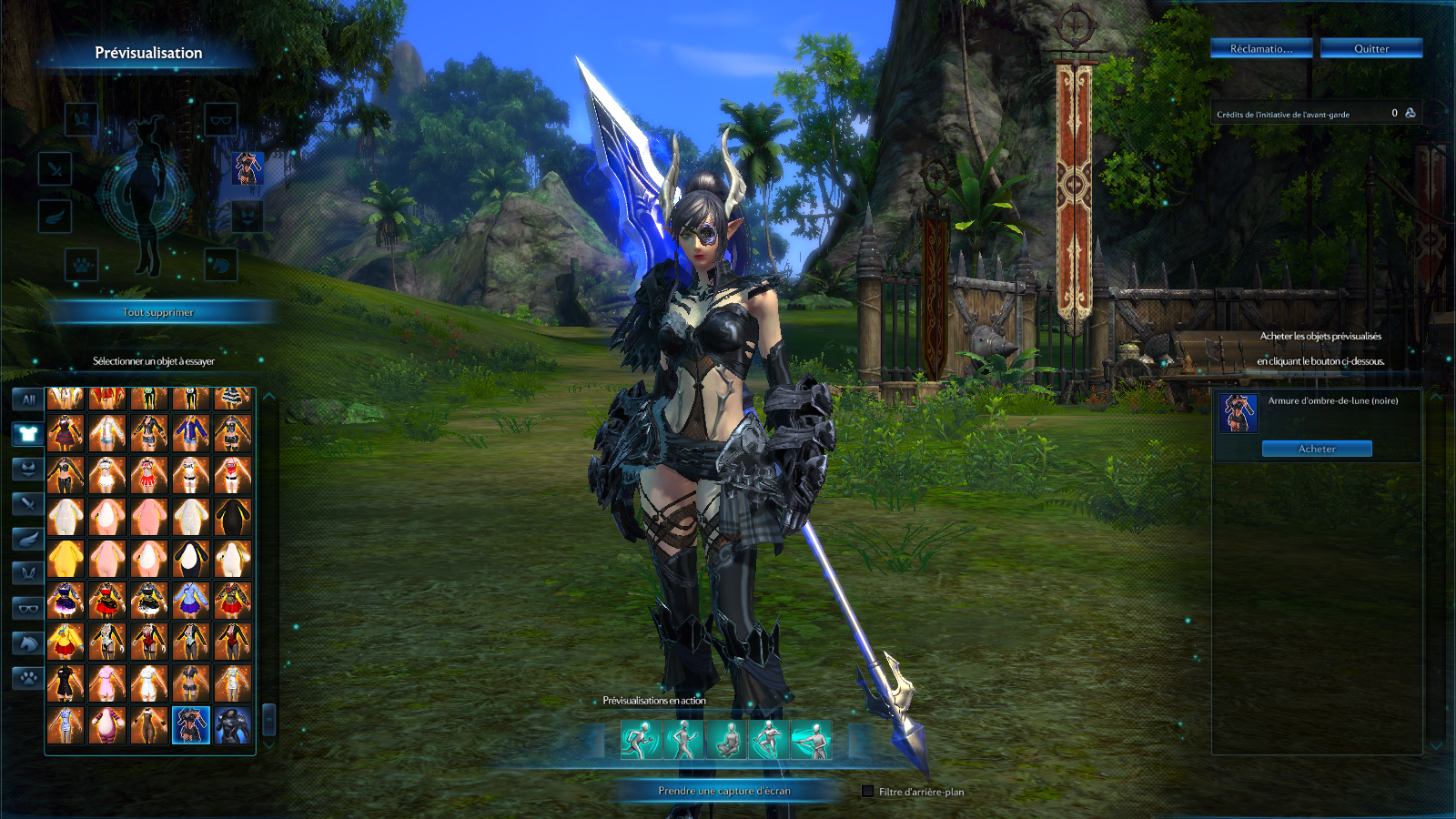Remove all previewed items with Tout supprimer
This screenshot has width=1456, height=819.
158,312
